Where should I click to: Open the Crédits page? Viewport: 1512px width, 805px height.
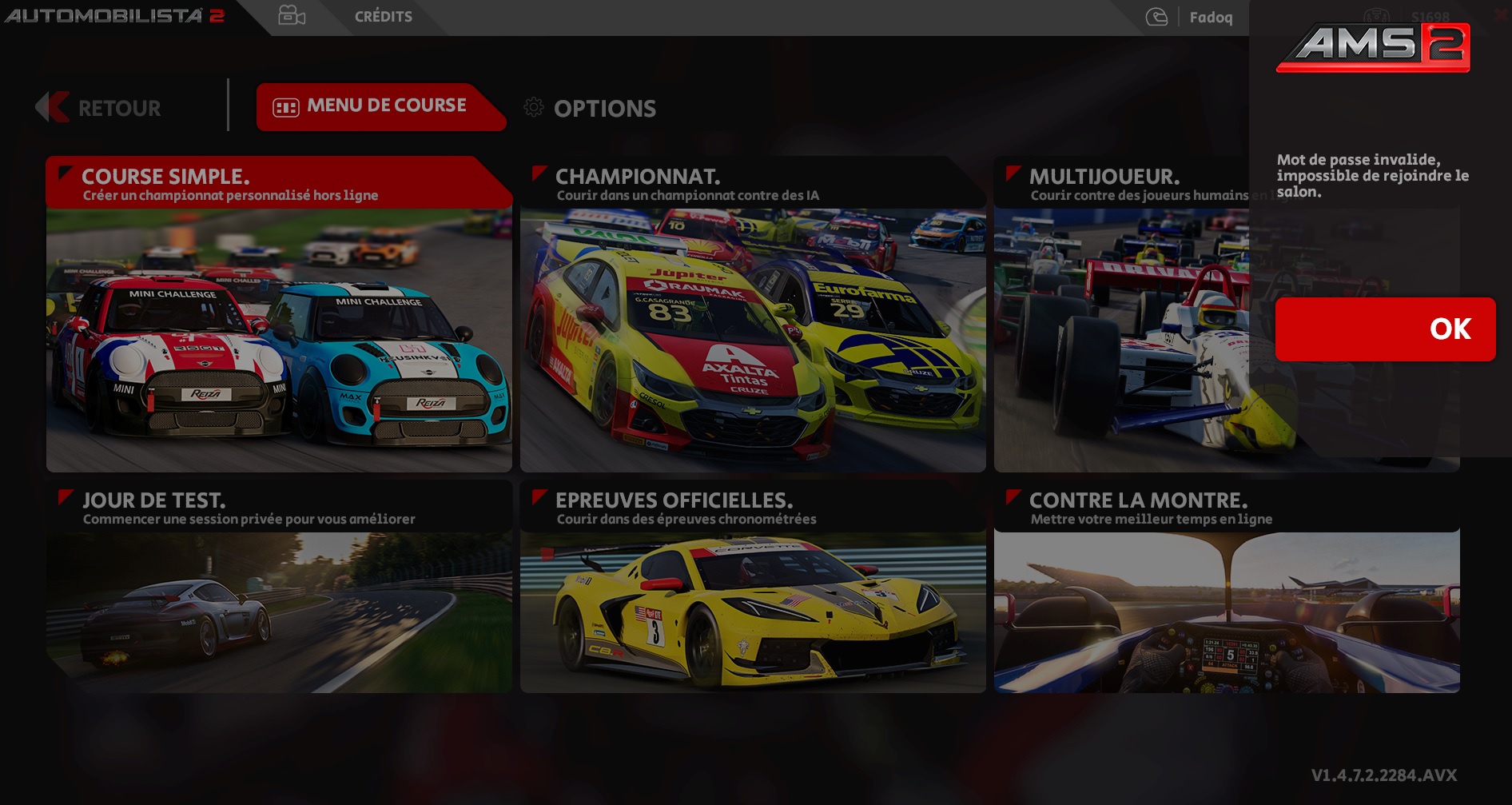(383, 17)
